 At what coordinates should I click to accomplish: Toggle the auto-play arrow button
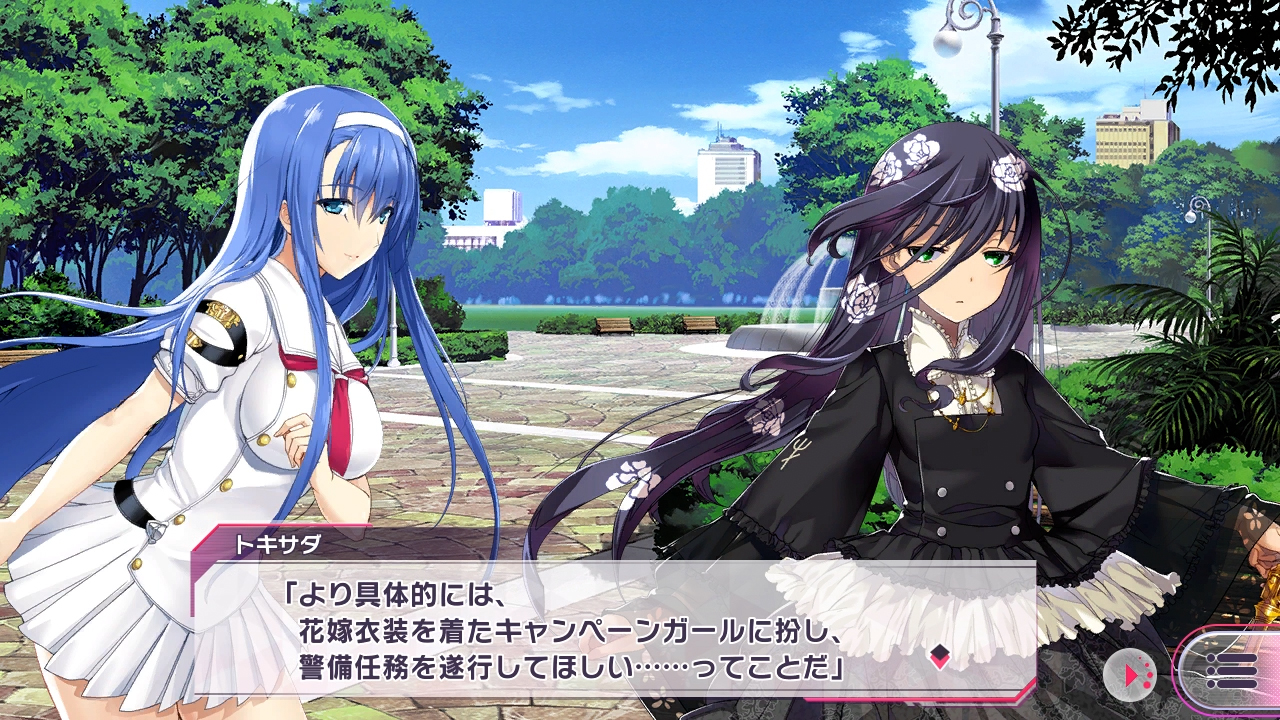coord(1129,676)
